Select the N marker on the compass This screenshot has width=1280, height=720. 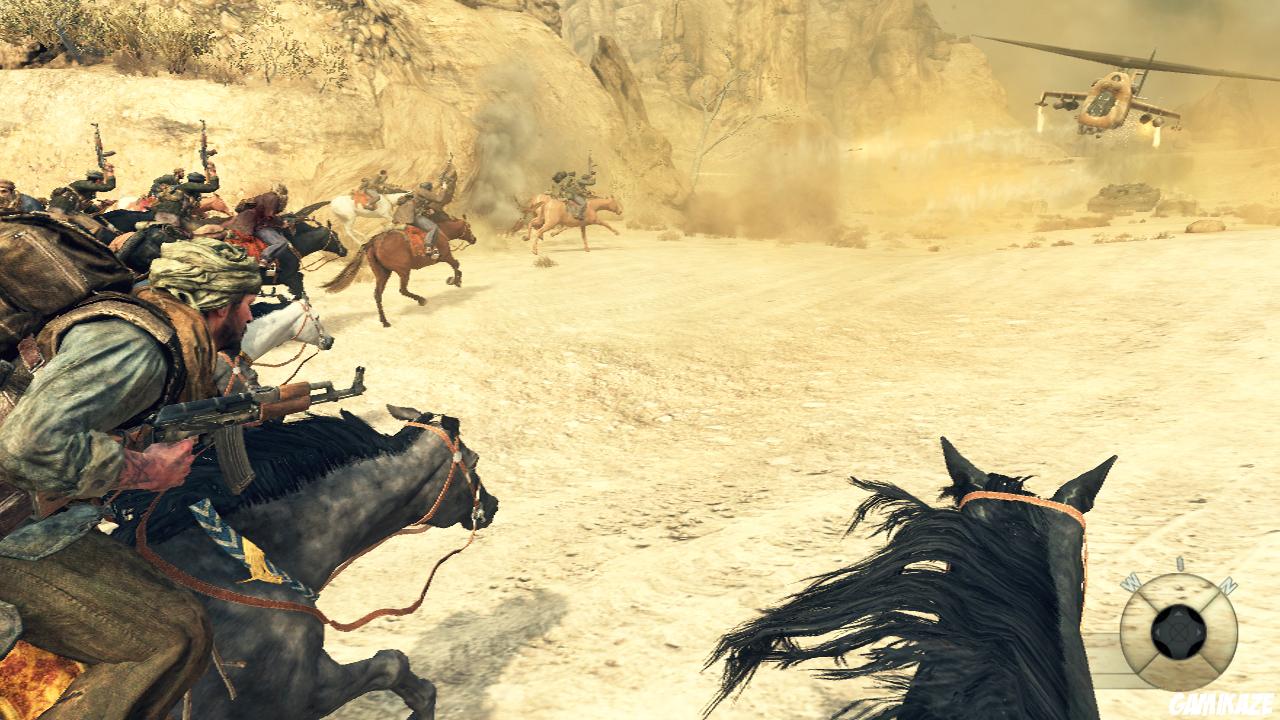(x=1229, y=585)
